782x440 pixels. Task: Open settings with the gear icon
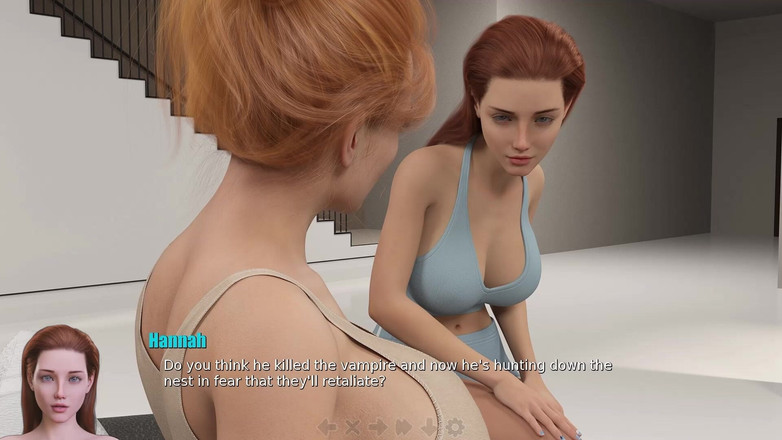455,427
